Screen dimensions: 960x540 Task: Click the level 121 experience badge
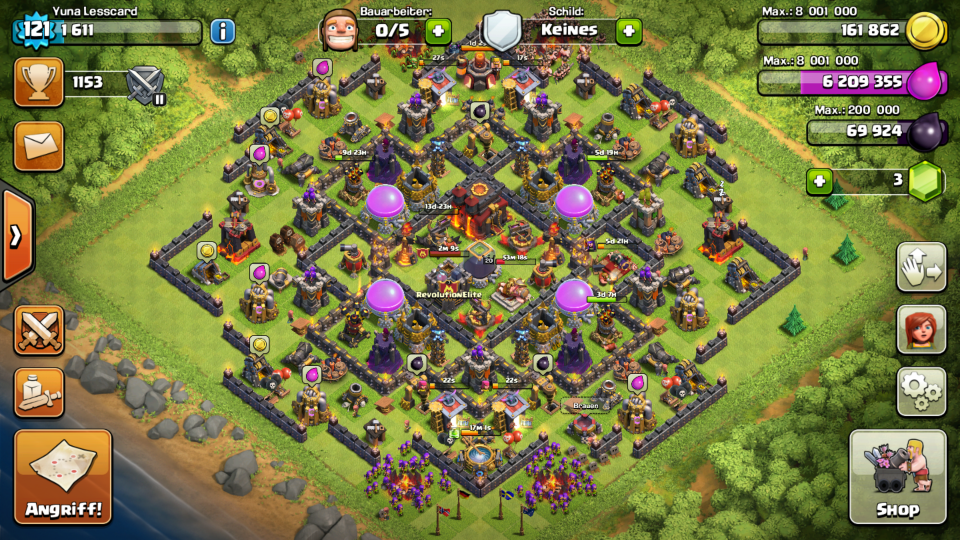[36, 31]
